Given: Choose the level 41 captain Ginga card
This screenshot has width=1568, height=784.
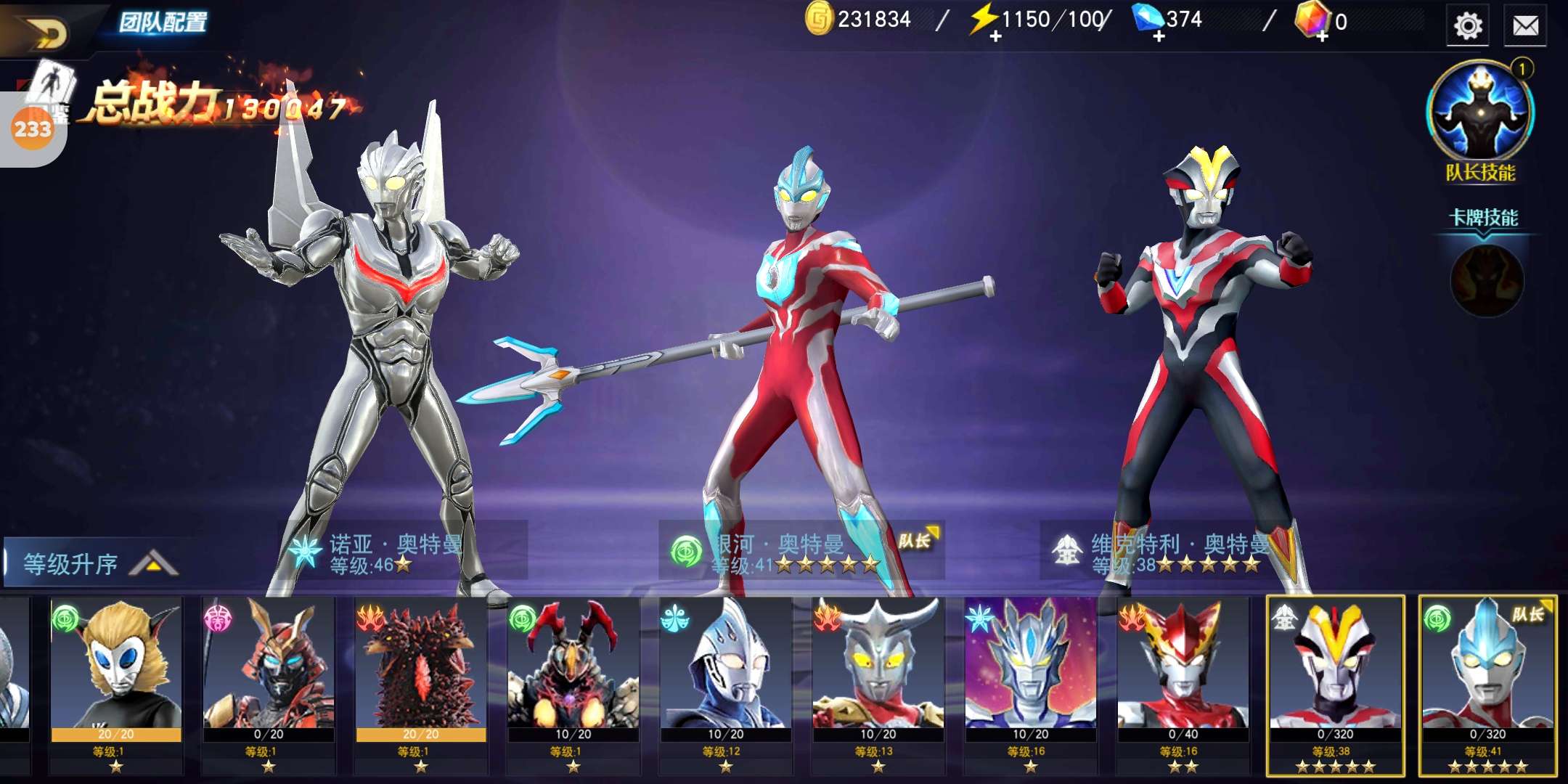Looking at the screenshot, I should click(1488, 682).
